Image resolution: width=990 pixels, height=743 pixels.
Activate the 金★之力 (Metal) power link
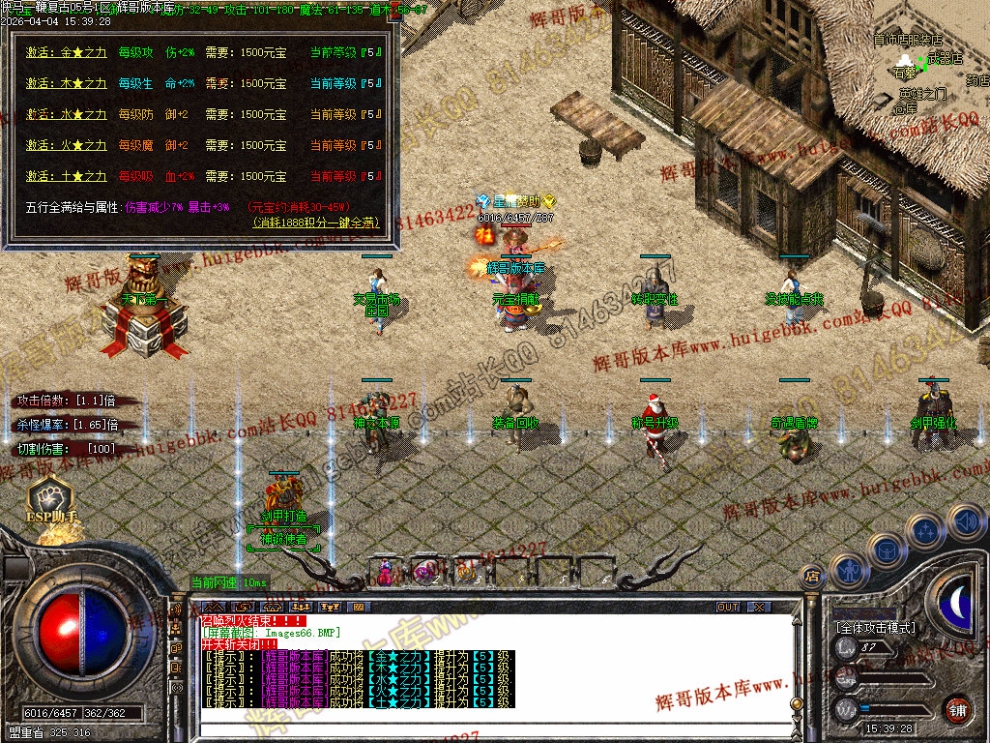click(x=66, y=53)
